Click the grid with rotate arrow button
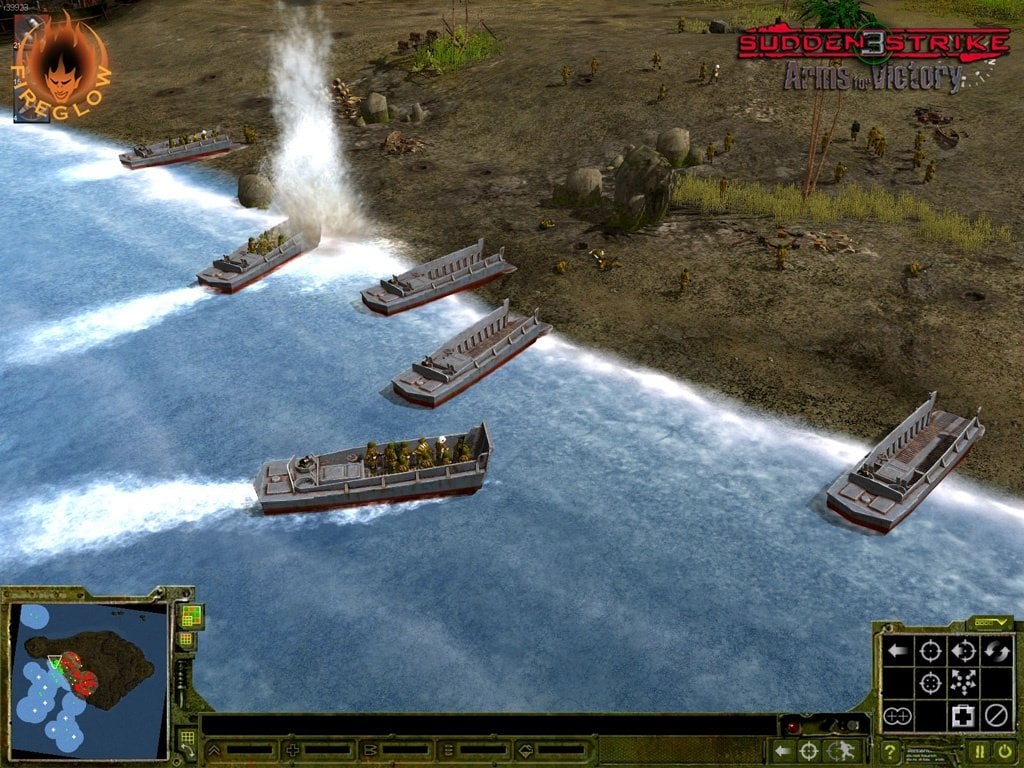 pyautogui.click(x=187, y=741)
